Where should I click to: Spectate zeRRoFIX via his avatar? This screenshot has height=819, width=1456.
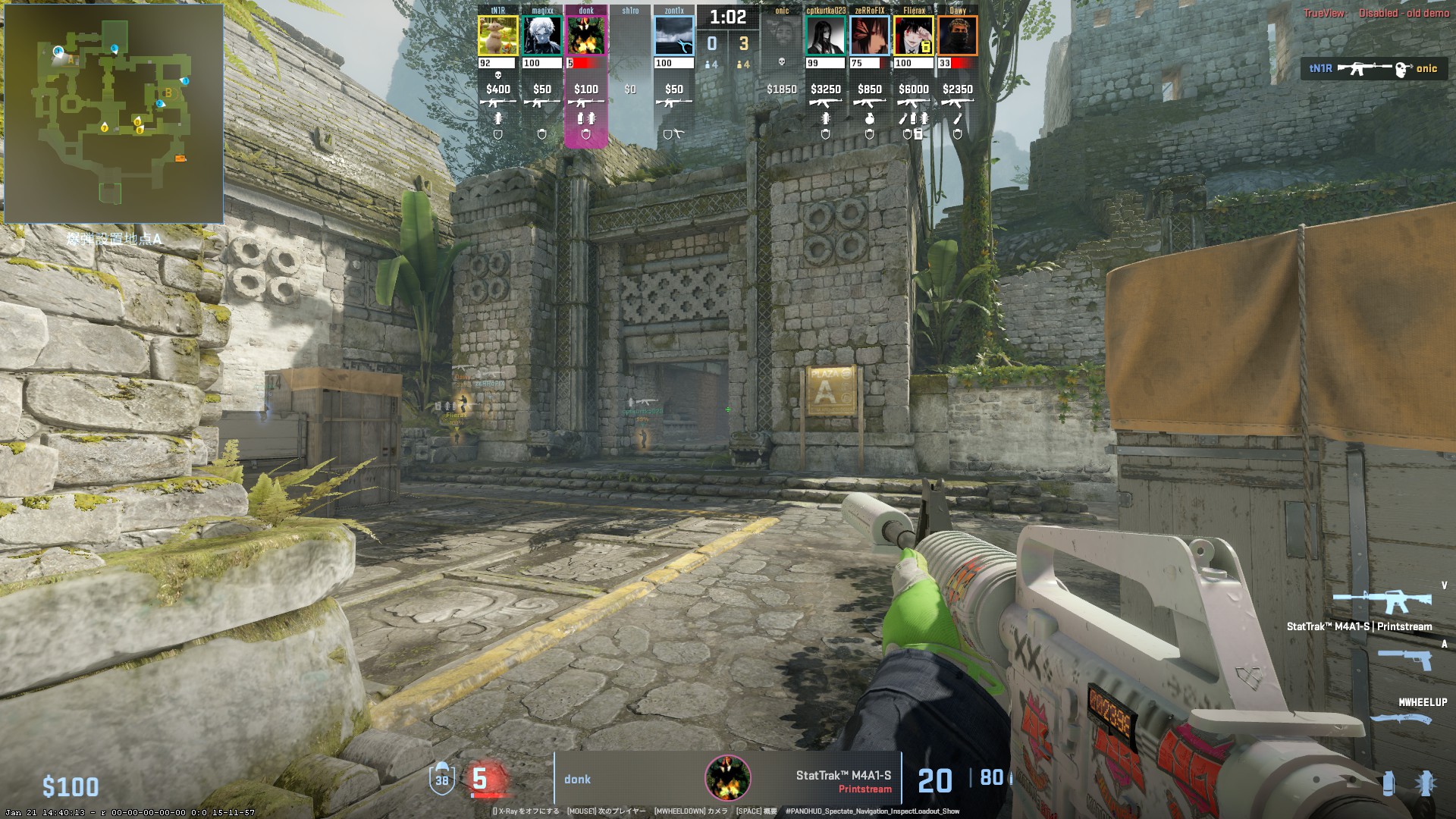[869, 36]
